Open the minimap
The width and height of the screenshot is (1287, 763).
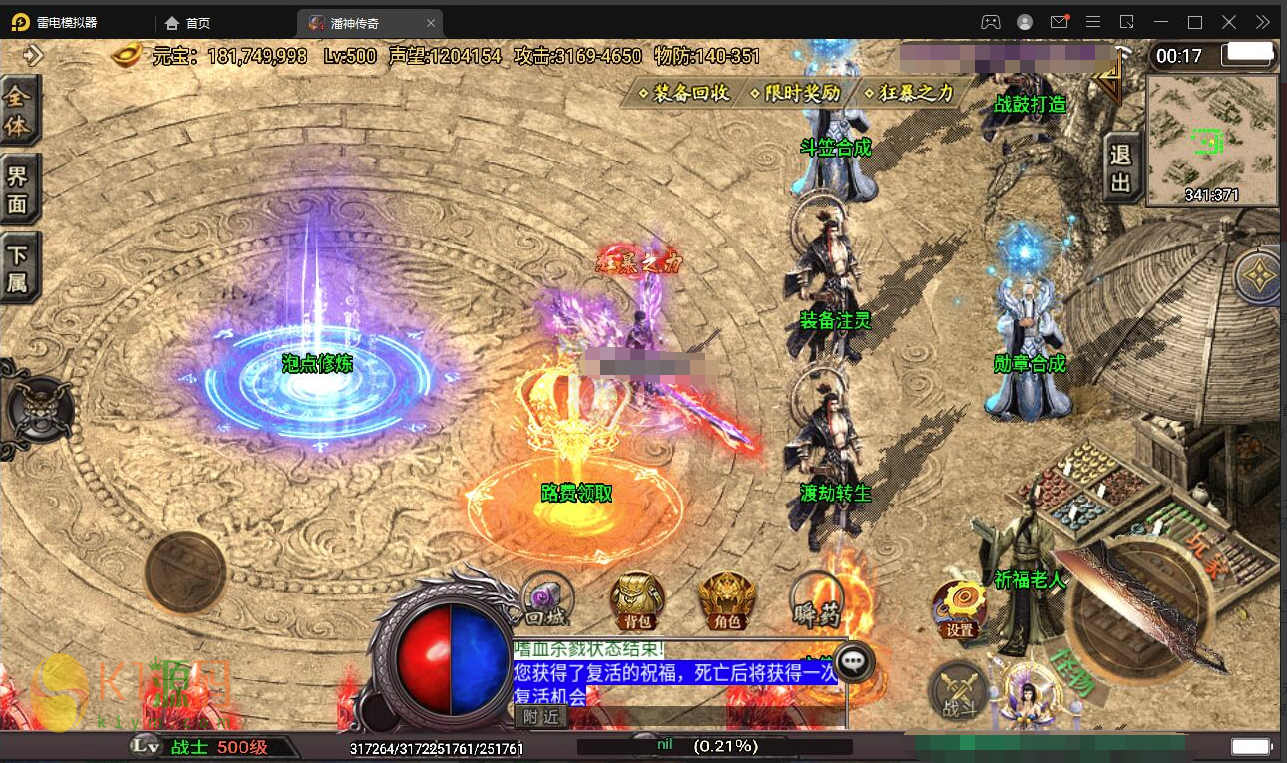[x=1213, y=140]
